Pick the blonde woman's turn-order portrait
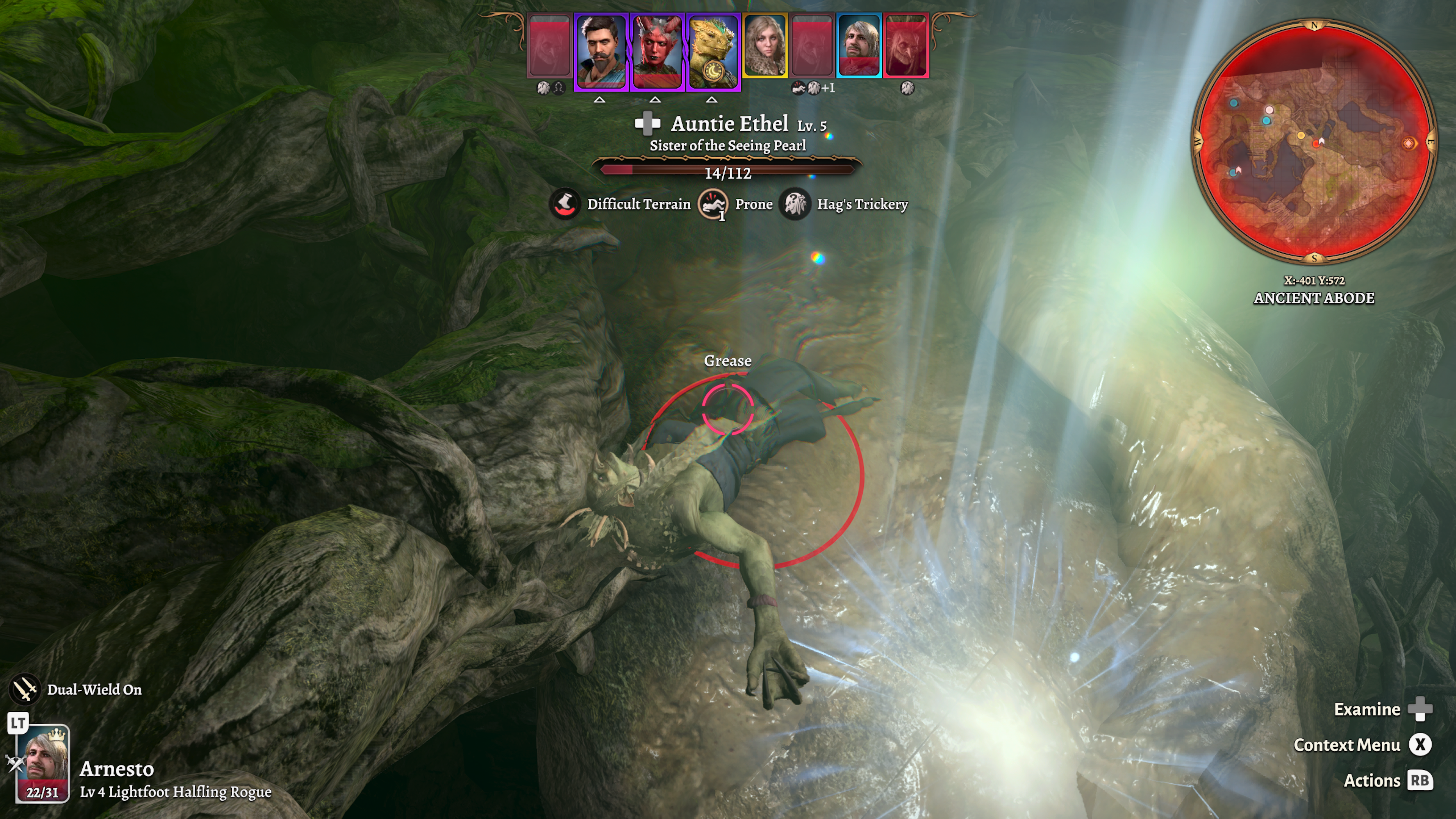Viewport: 1456px width, 819px height. click(x=765, y=45)
